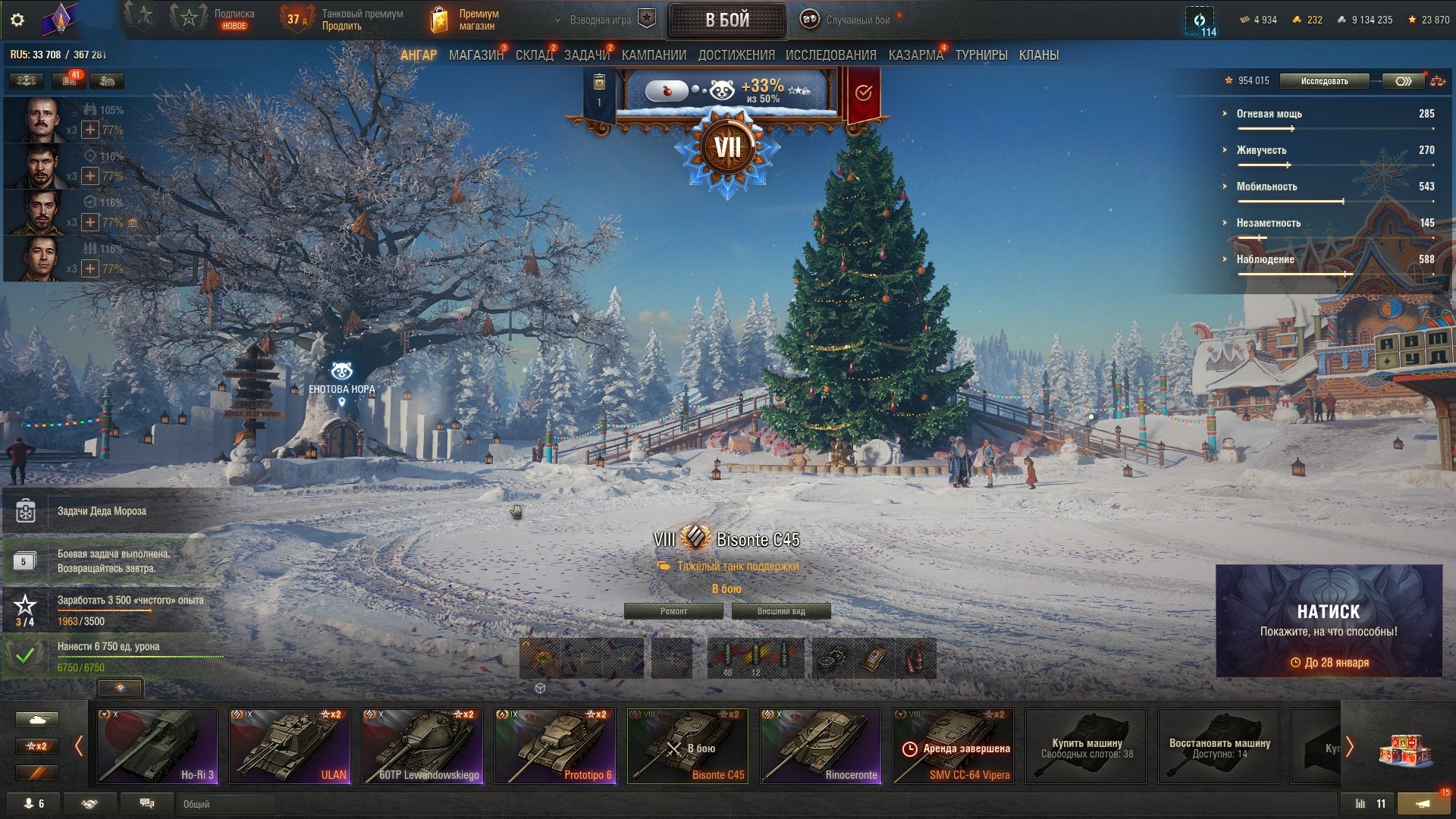Choose the 60TP Lewandowskiego tank

click(x=422, y=745)
